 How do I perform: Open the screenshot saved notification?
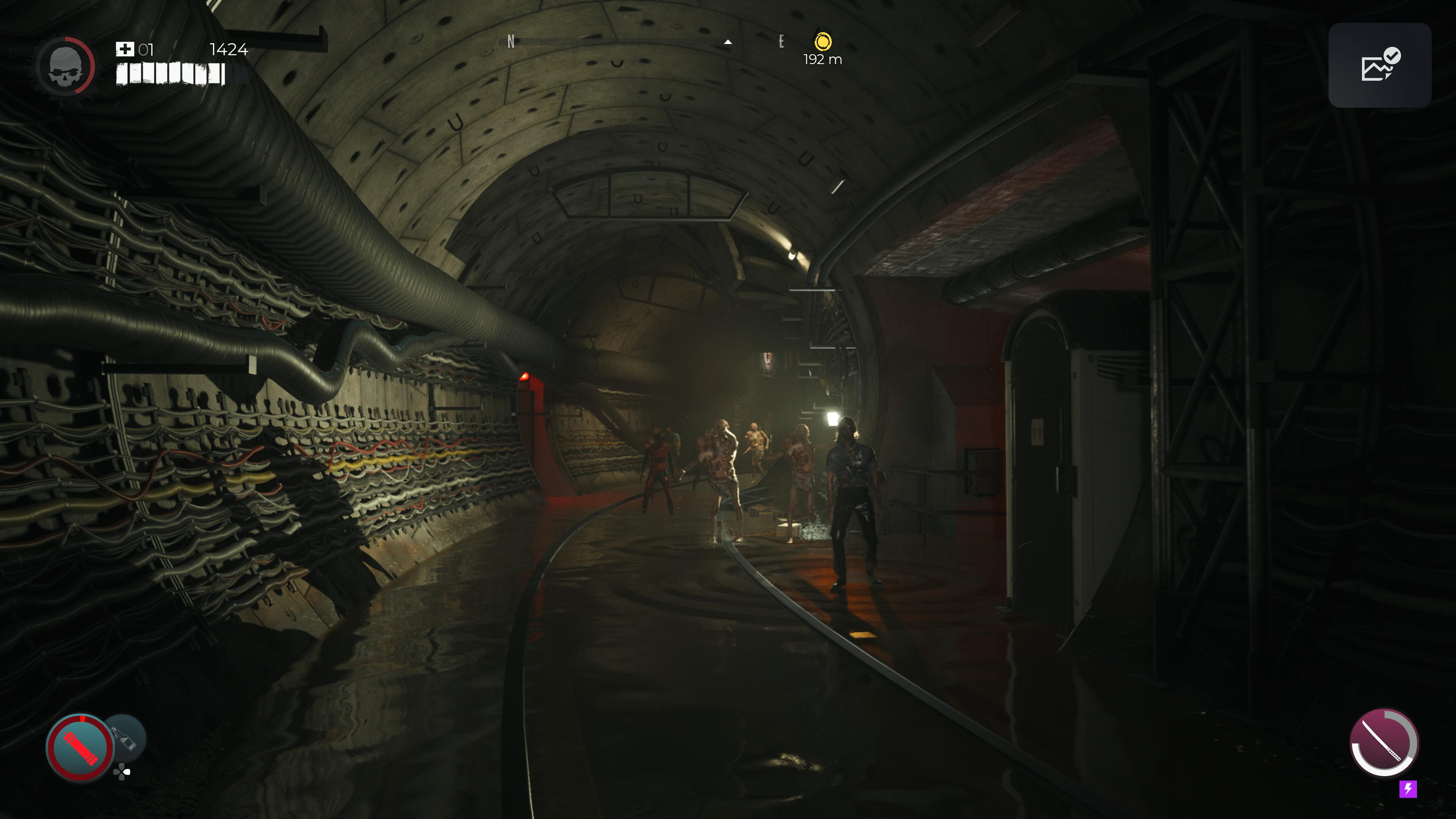[x=1379, y=66]
